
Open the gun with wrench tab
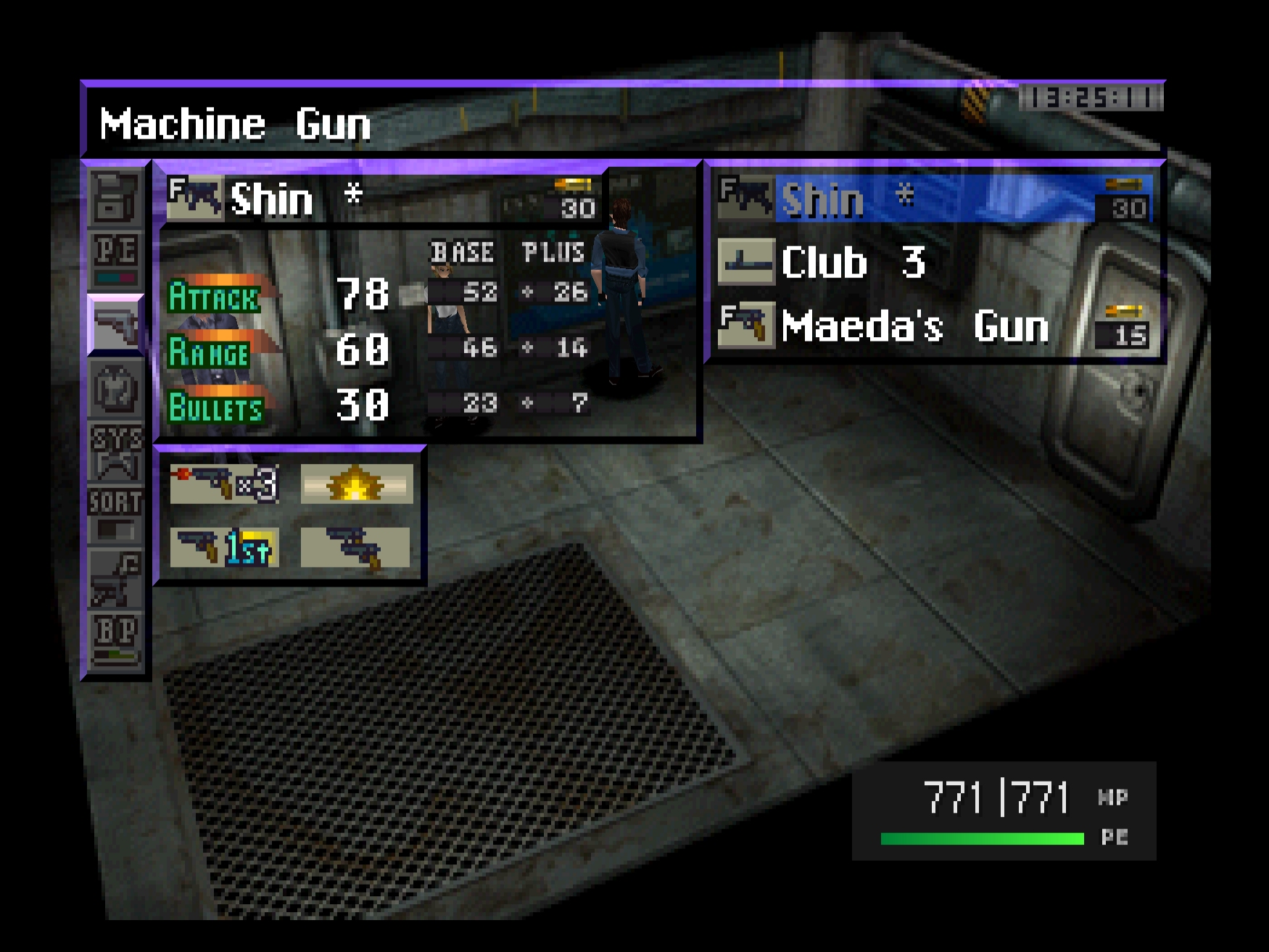click(x=115, y=578)
